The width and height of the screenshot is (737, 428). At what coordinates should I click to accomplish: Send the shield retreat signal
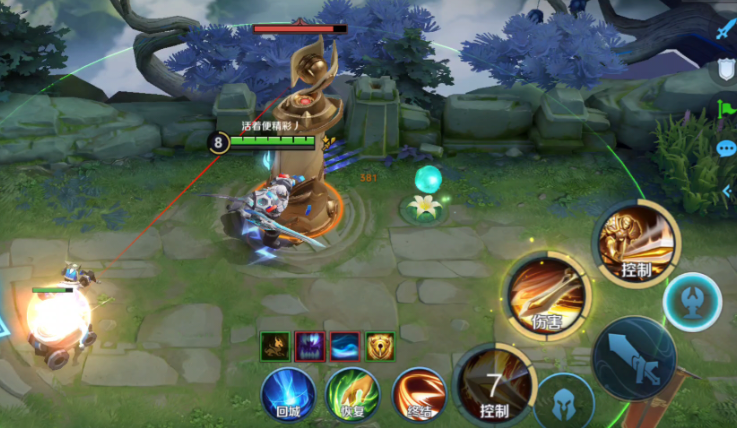click(x=725, y=70)
